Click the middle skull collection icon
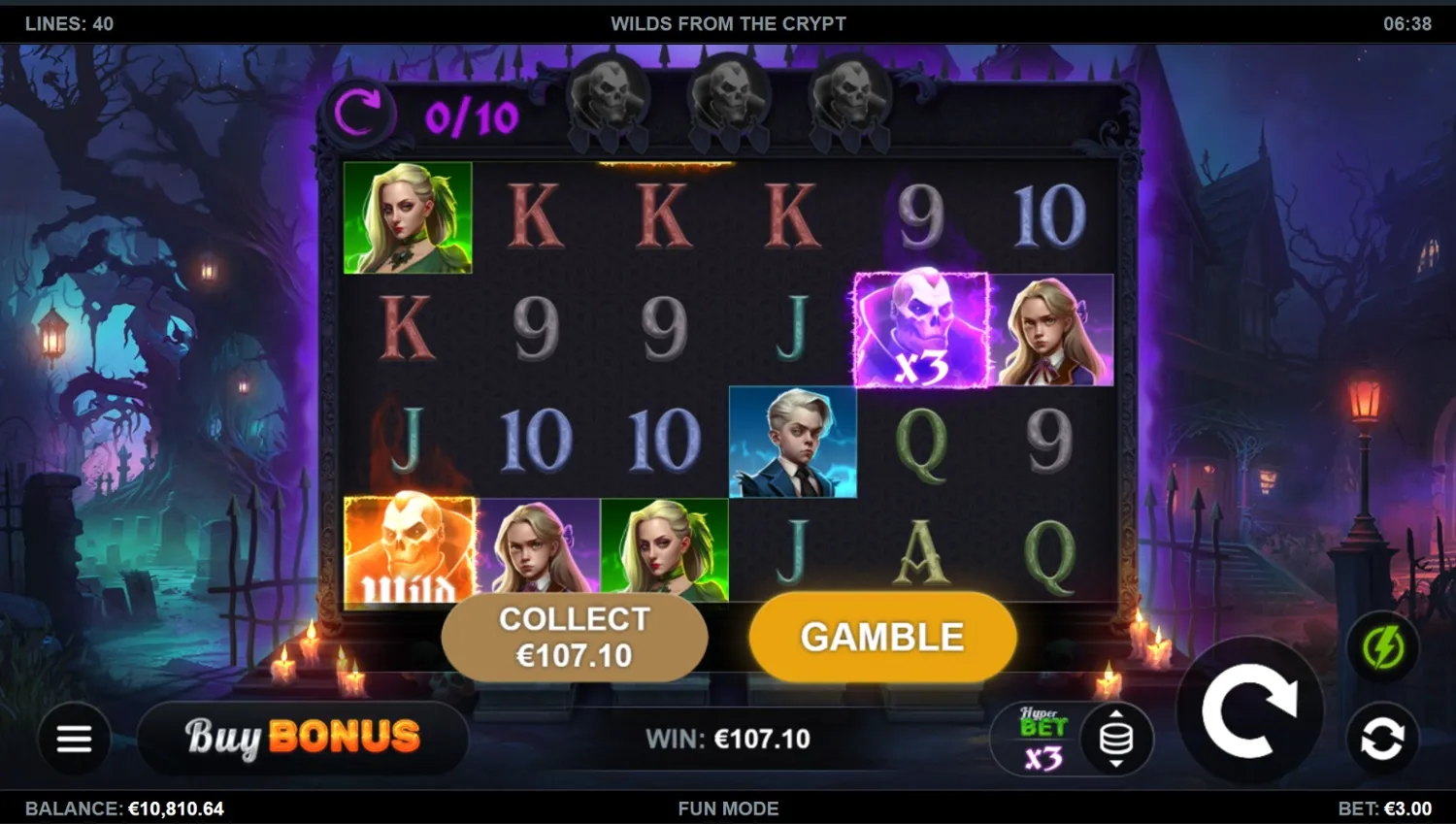 tap(730, 97)
